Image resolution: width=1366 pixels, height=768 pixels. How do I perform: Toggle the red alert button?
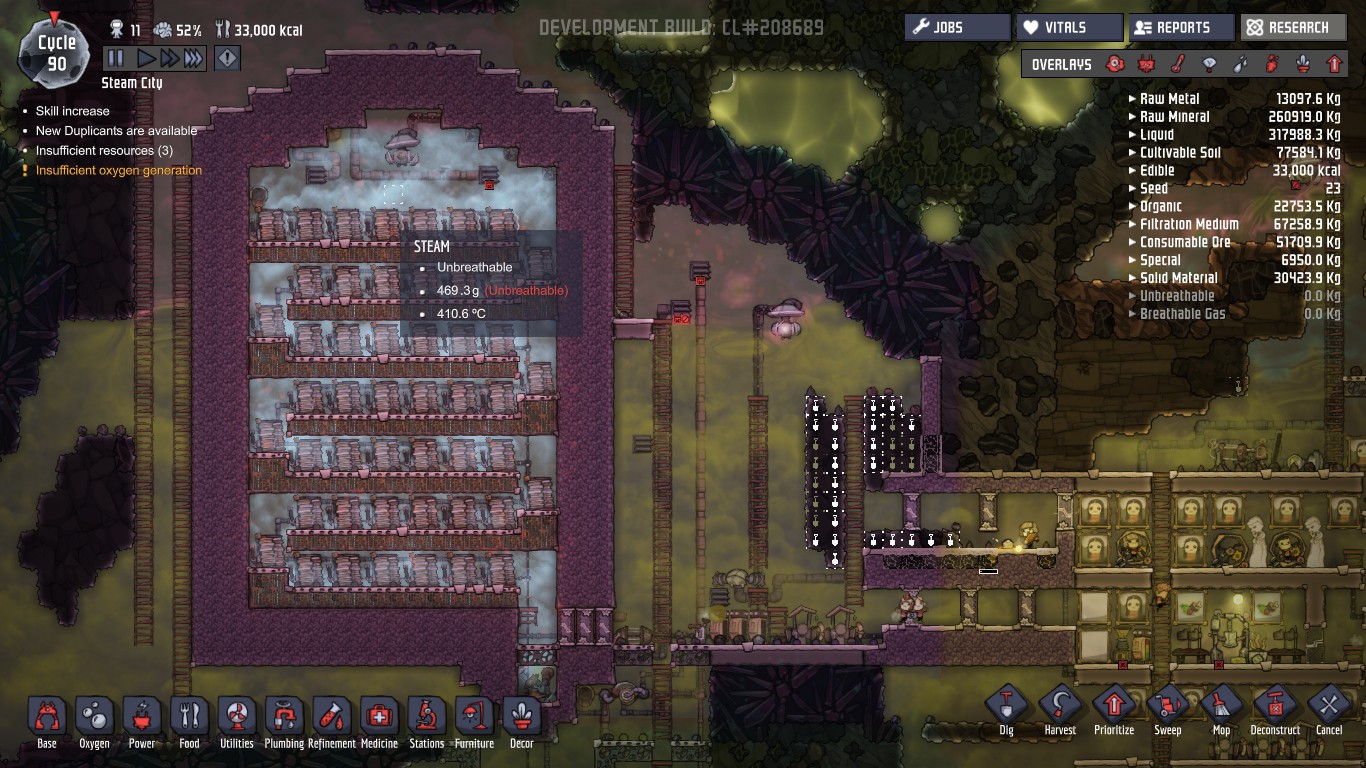click(x=227, y=59)
